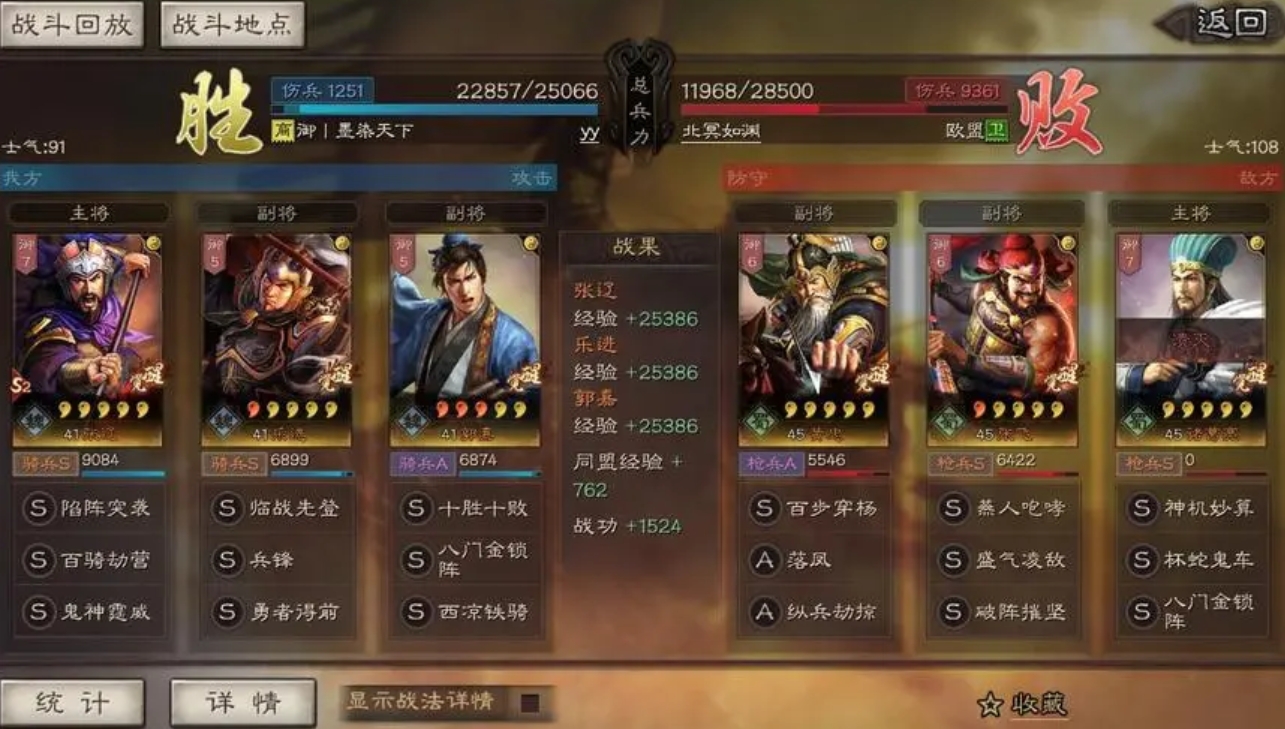Open the 神机妙算 skill icon
This screenshot has height=729, width=1285.
tap(1192, 508)
